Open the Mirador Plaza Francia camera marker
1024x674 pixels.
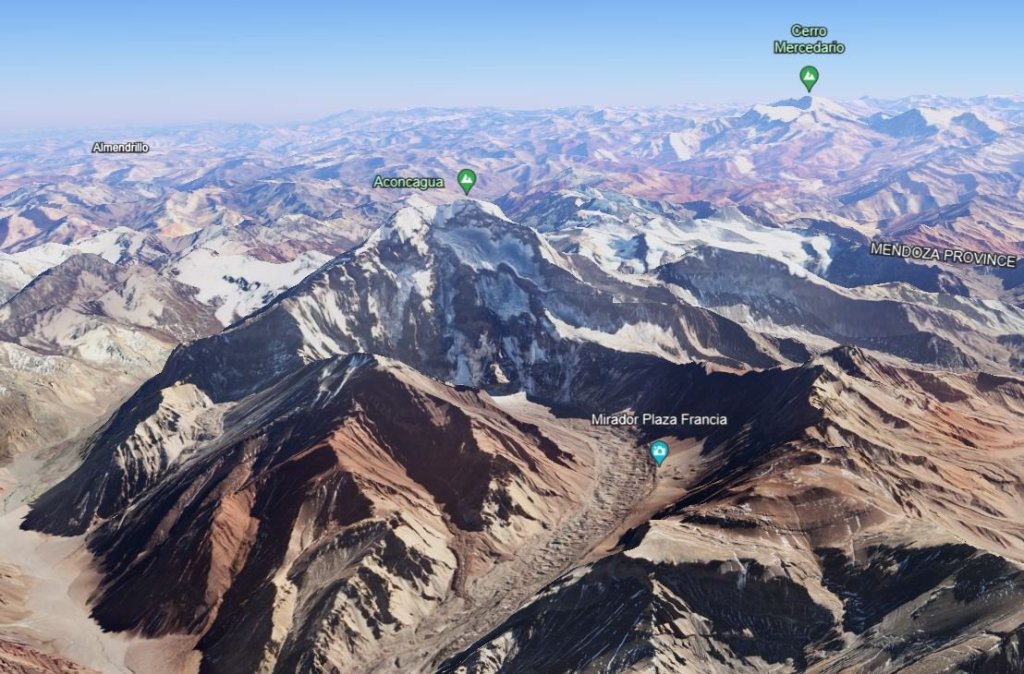(x=659, y=452)
